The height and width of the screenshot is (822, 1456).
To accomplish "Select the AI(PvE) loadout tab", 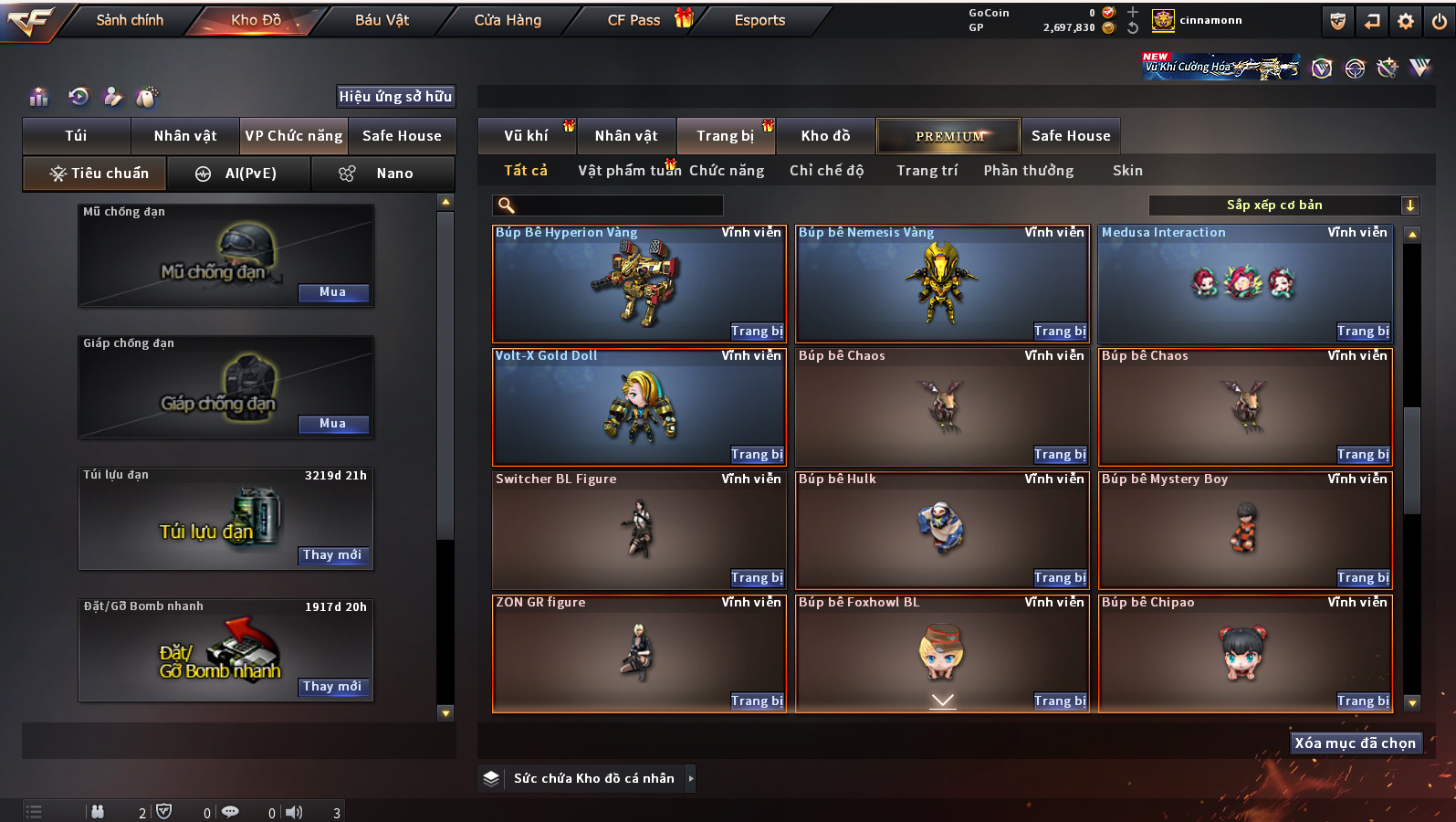I will pos(238,174).
